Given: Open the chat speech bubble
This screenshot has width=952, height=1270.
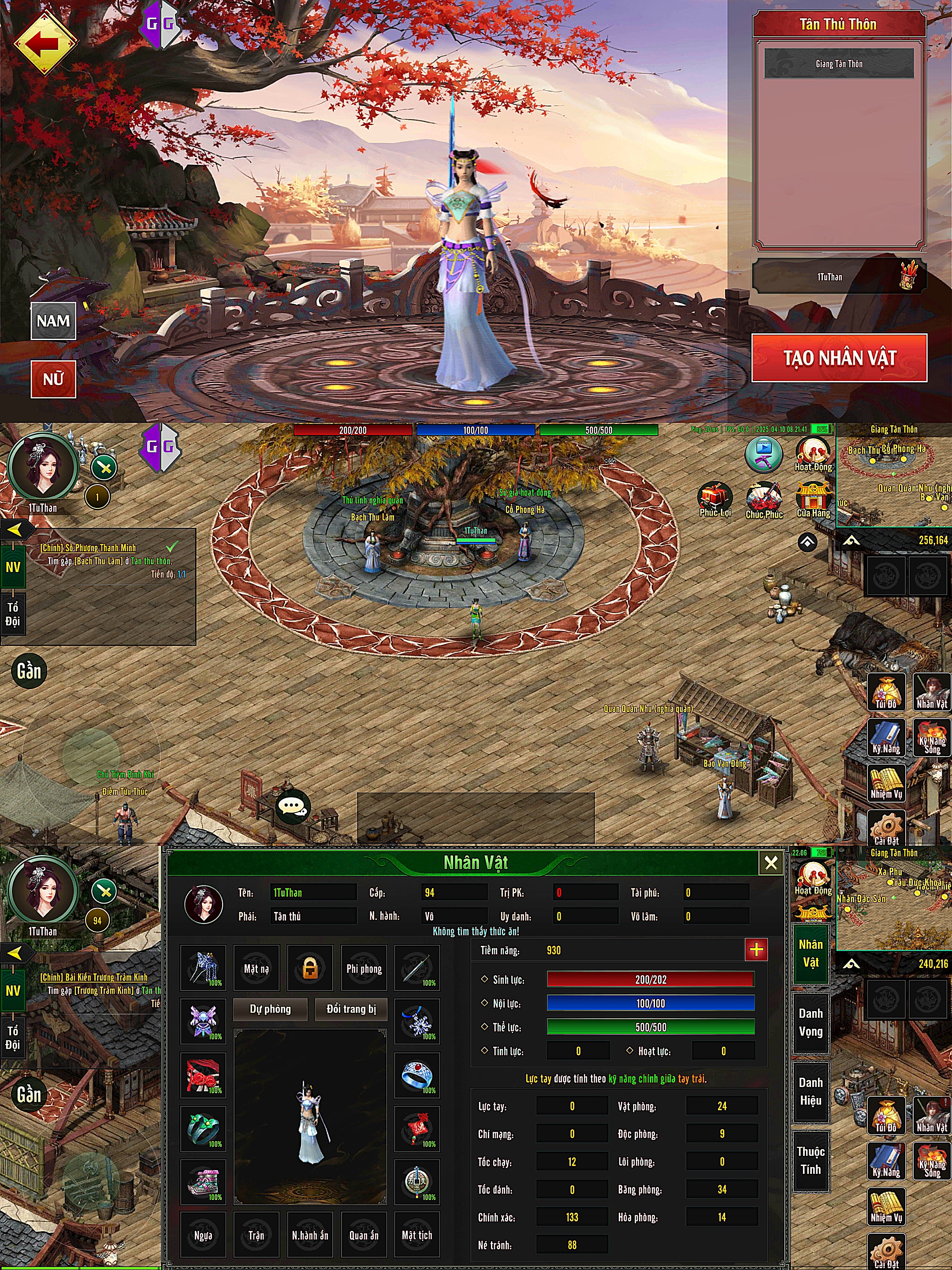Looking at the screenshot, I should coord(293,807).
